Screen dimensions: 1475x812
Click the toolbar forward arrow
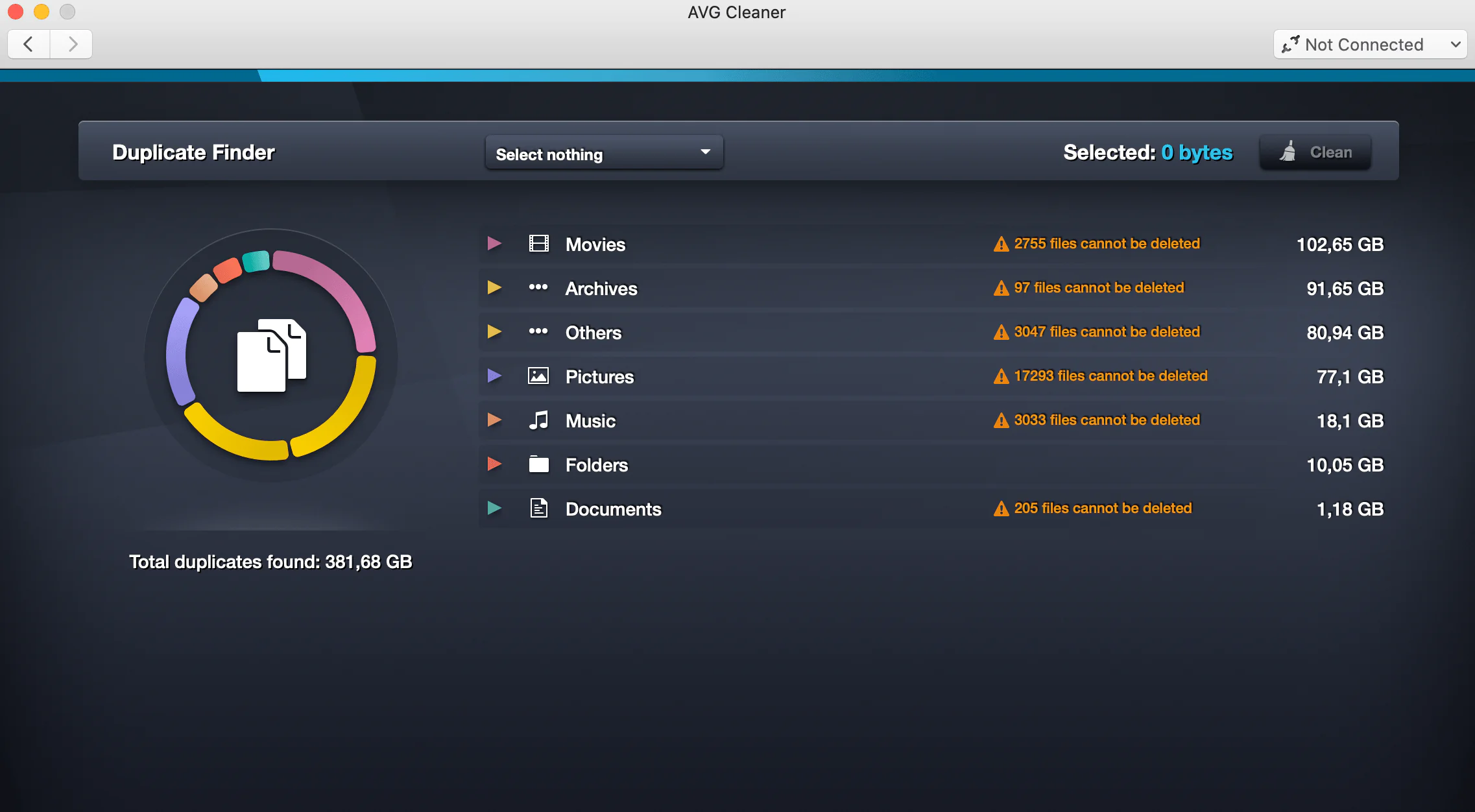tap(71, 44)
